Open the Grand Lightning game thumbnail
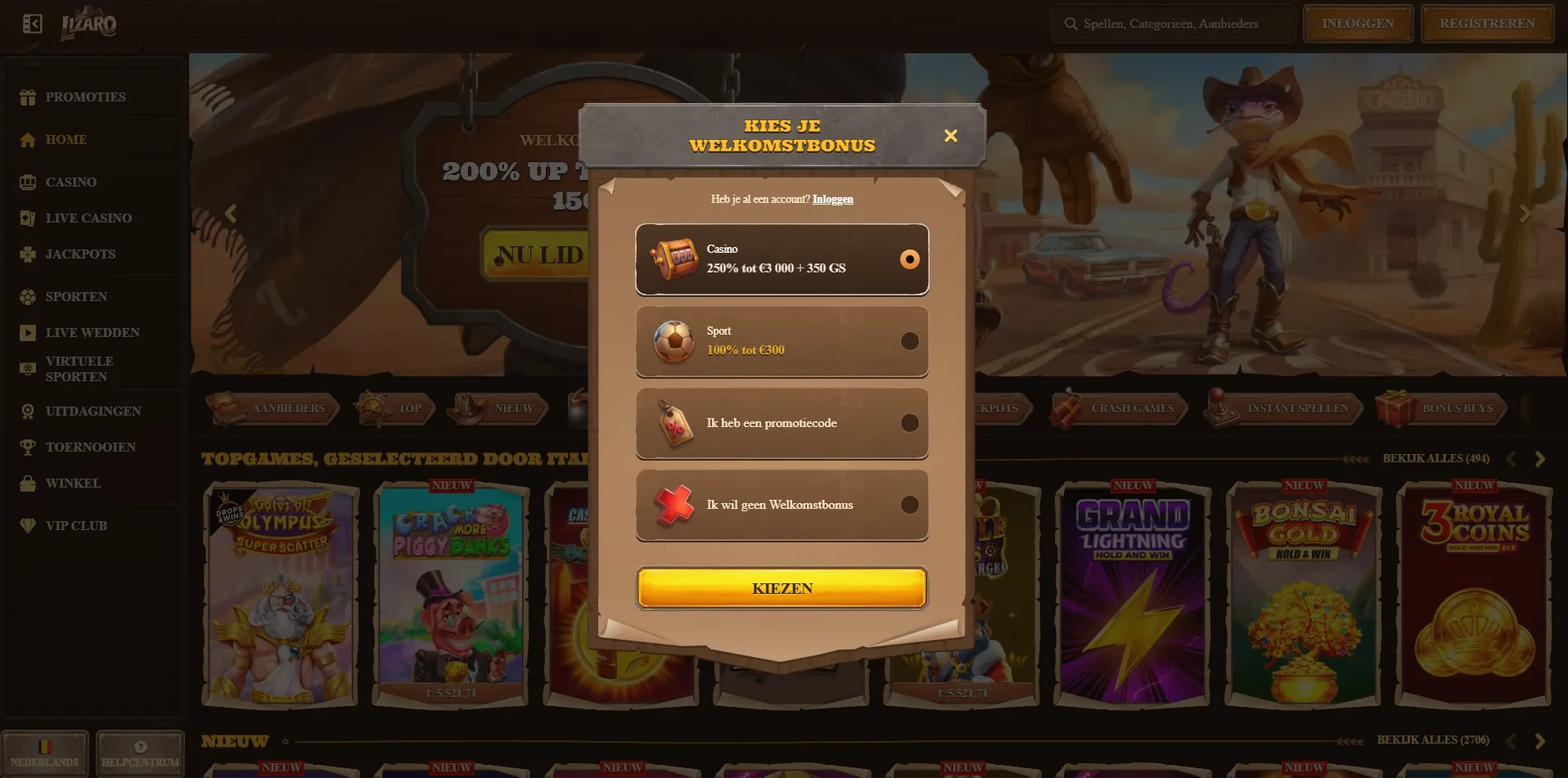Viewport: 1568px width, 778px height. click(x=1130, y=595)
